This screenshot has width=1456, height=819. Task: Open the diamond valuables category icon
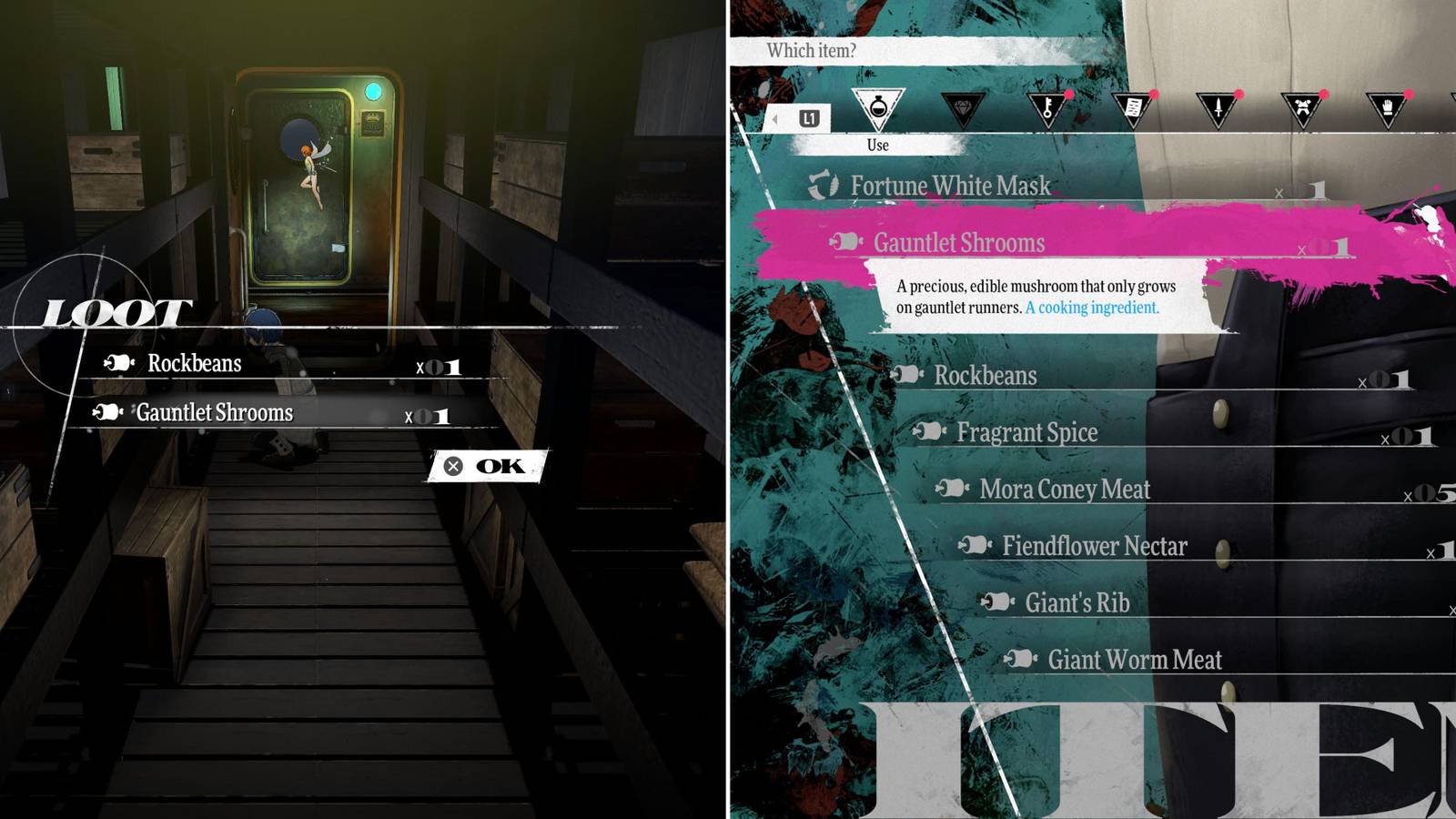pos(963,109)
